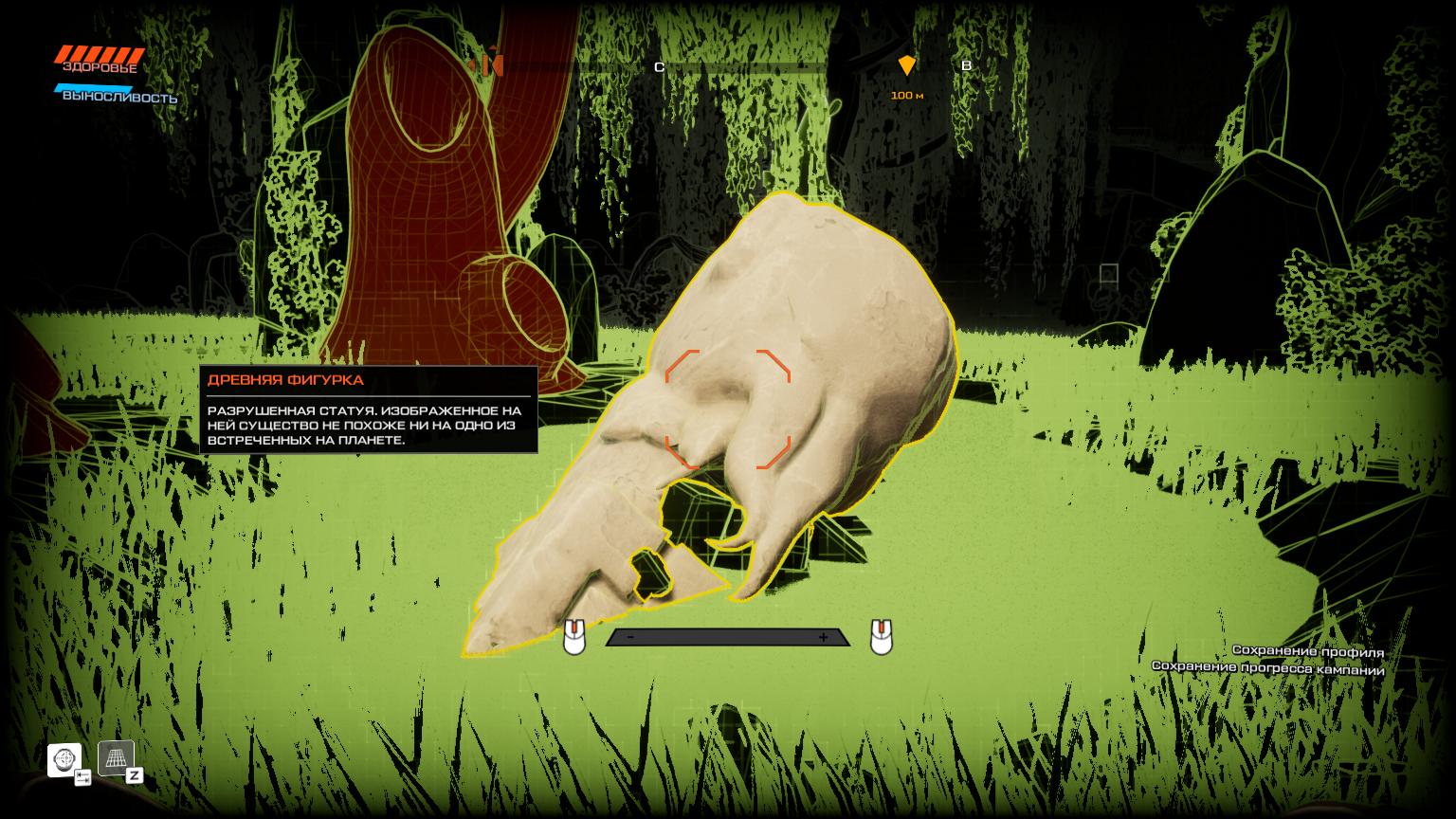
Task: Select the orange waypoint marker on the compass
Action: 907,65
